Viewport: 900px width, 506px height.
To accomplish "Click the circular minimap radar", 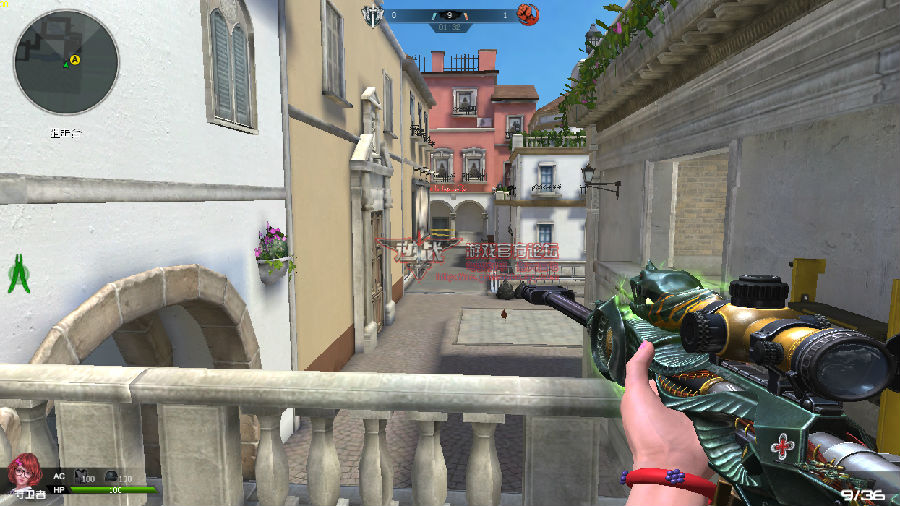I will pos(66,62).
